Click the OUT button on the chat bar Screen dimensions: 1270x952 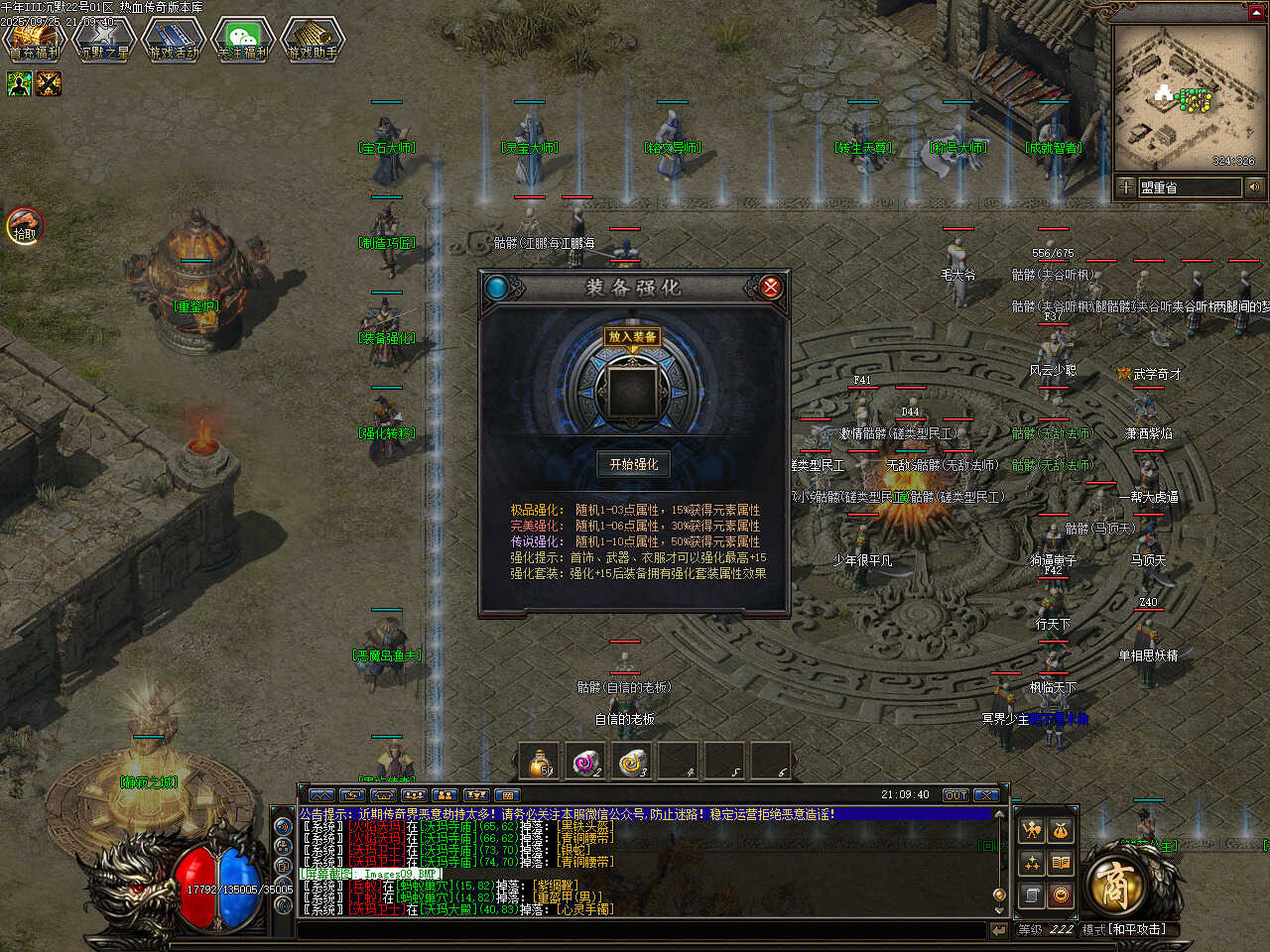click(954, 795)
